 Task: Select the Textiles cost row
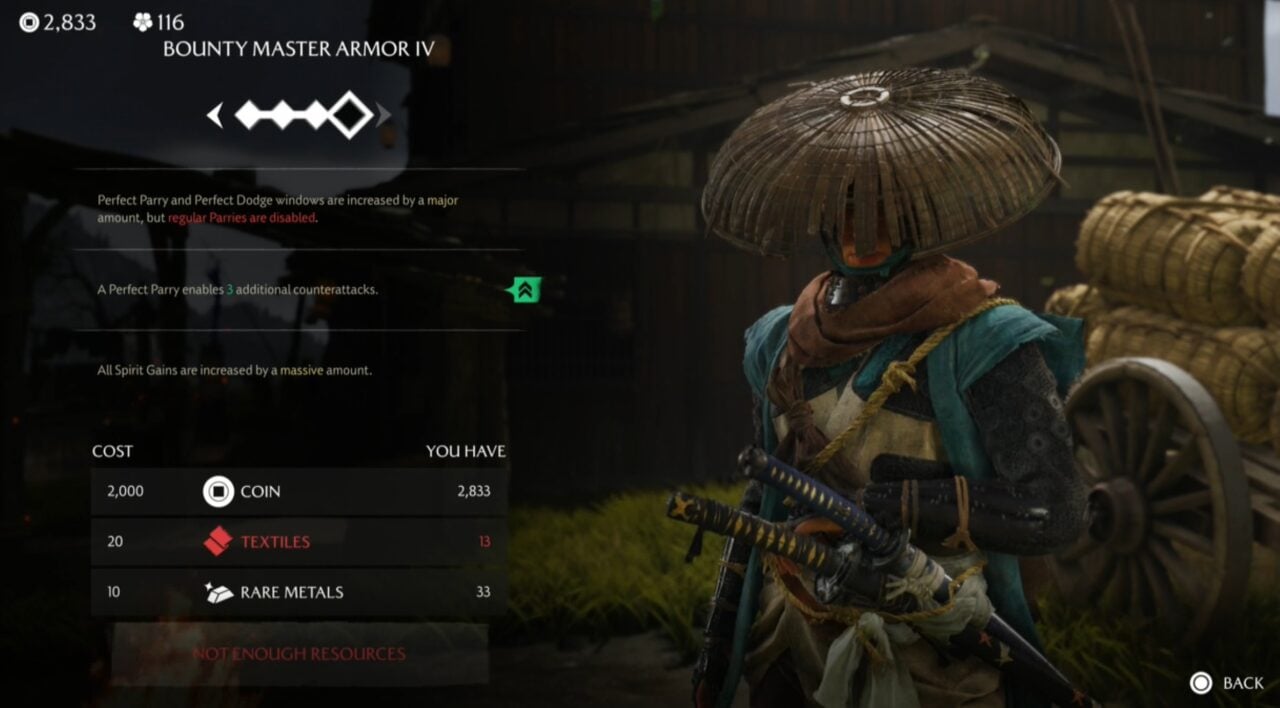click(298, 542)
